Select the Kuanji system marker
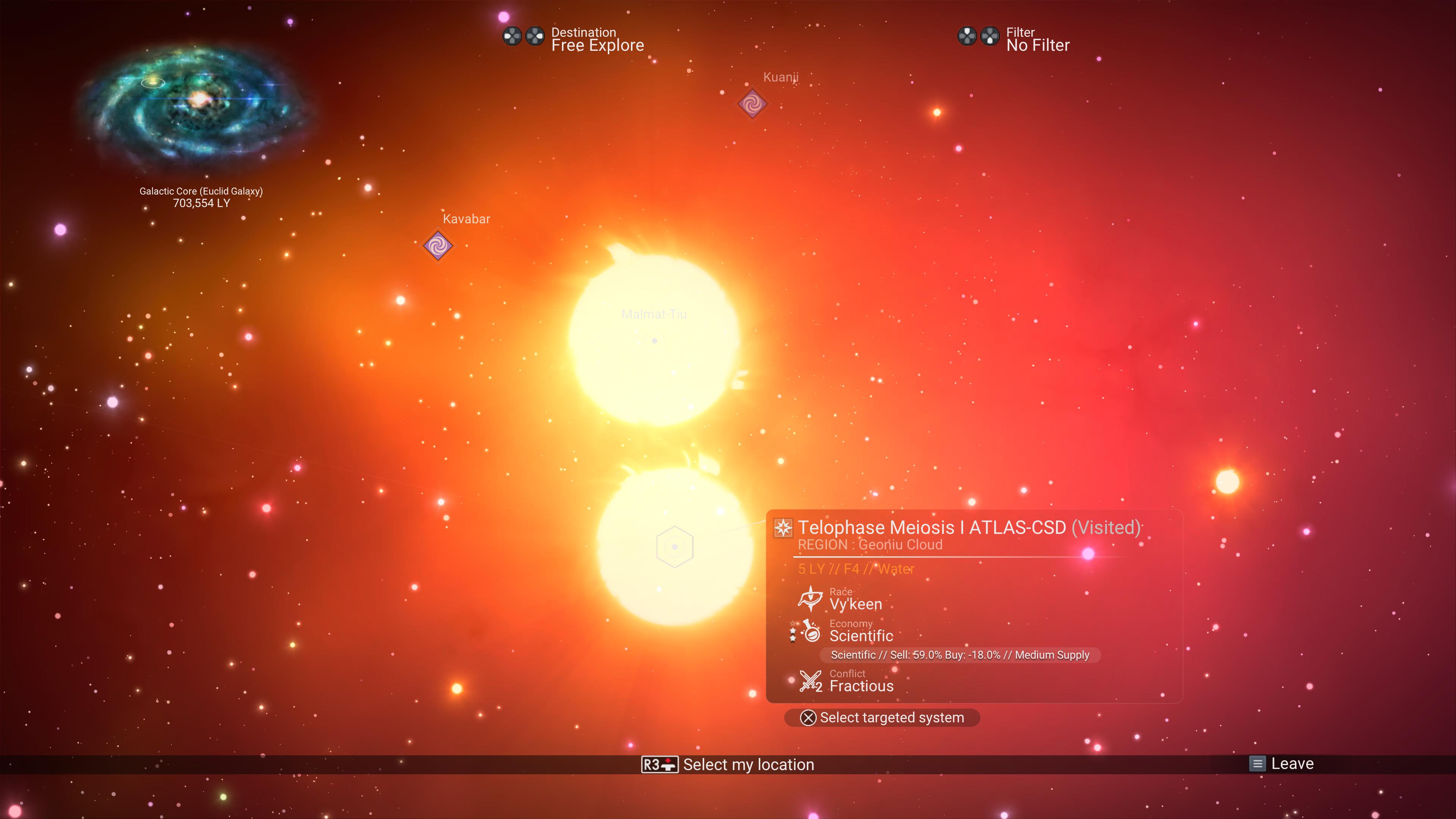 click(752, 104)
